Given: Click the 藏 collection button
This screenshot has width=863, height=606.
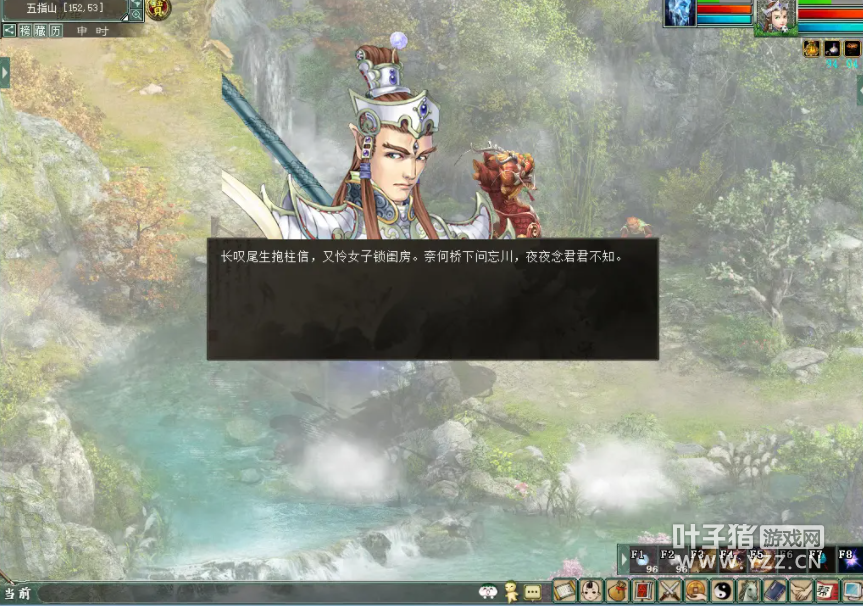Looking at the screenshot, I should [x=39, y=31].
